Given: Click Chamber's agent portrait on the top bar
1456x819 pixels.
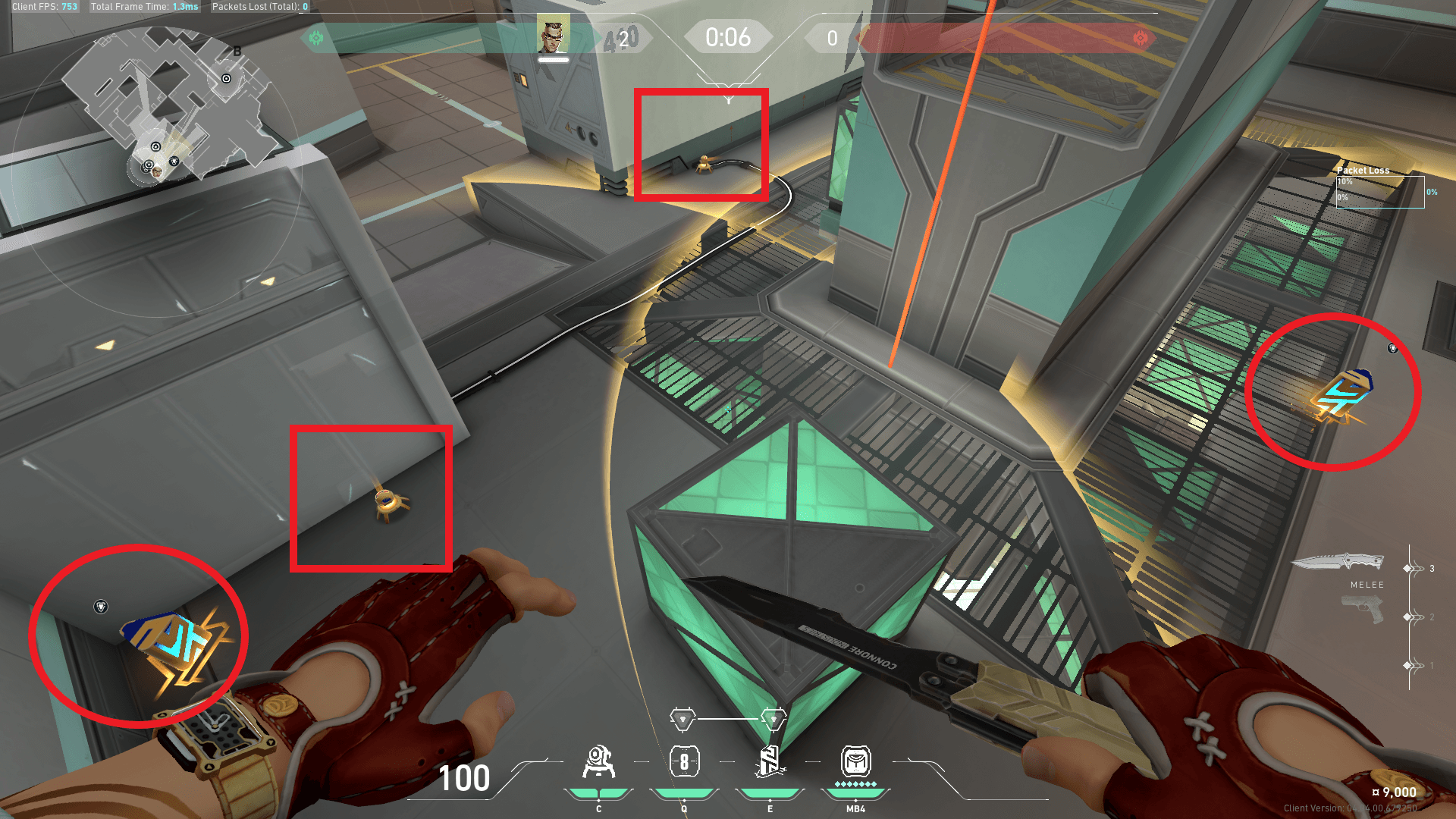Looking at the screenshot, I should pos(553,35).
